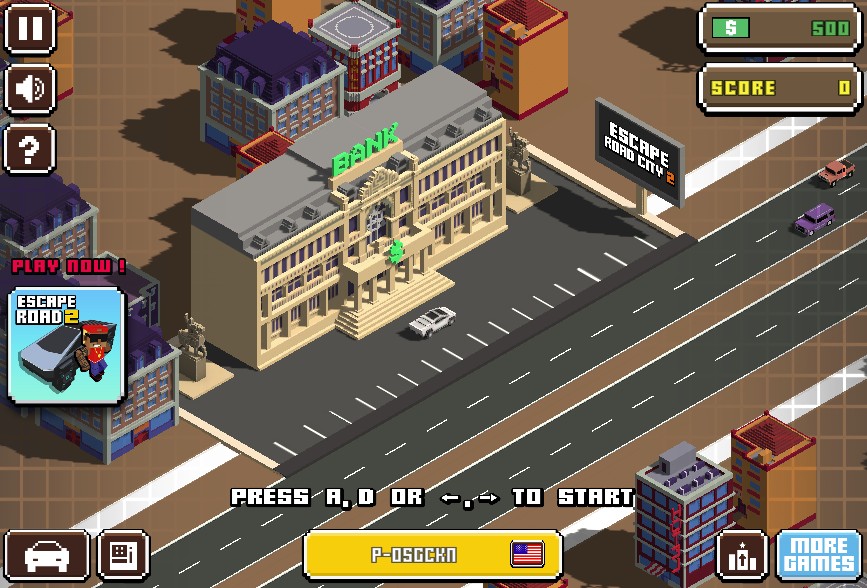The height and width of the screenshot is (588, 867).
Task: Open the More Games button
Action: pos(818,555)
